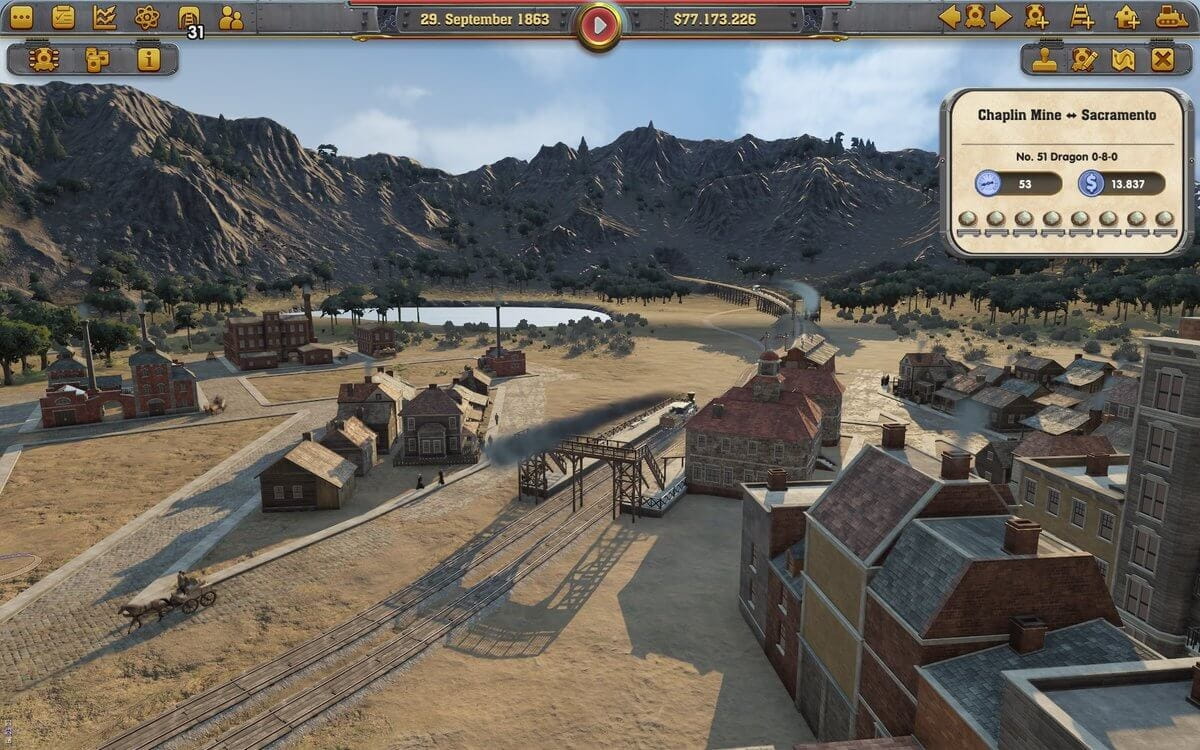1200x750 pixels.
Task: Jump to the next train
Action: (x=1000, y=16)
